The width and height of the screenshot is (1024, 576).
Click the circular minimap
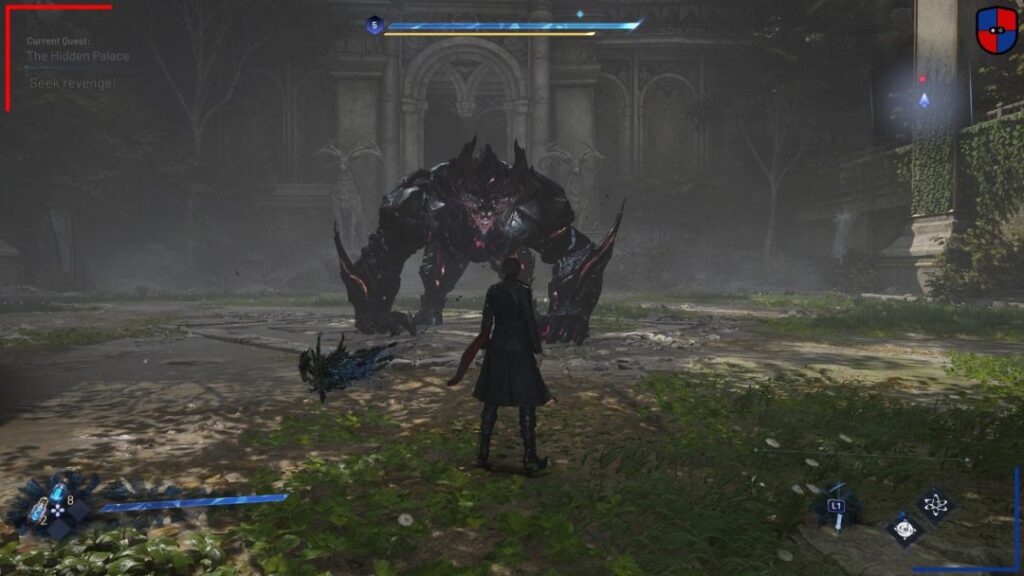point(924,97)
